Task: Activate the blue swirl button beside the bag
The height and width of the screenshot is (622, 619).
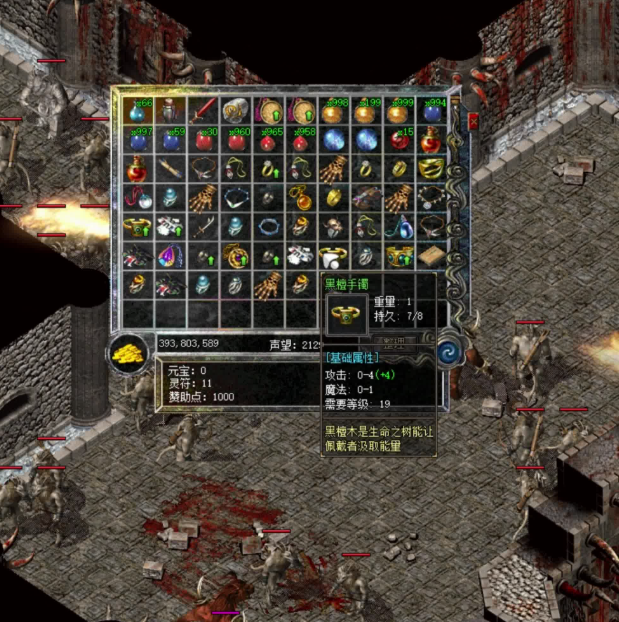Action: coord(450,353)
